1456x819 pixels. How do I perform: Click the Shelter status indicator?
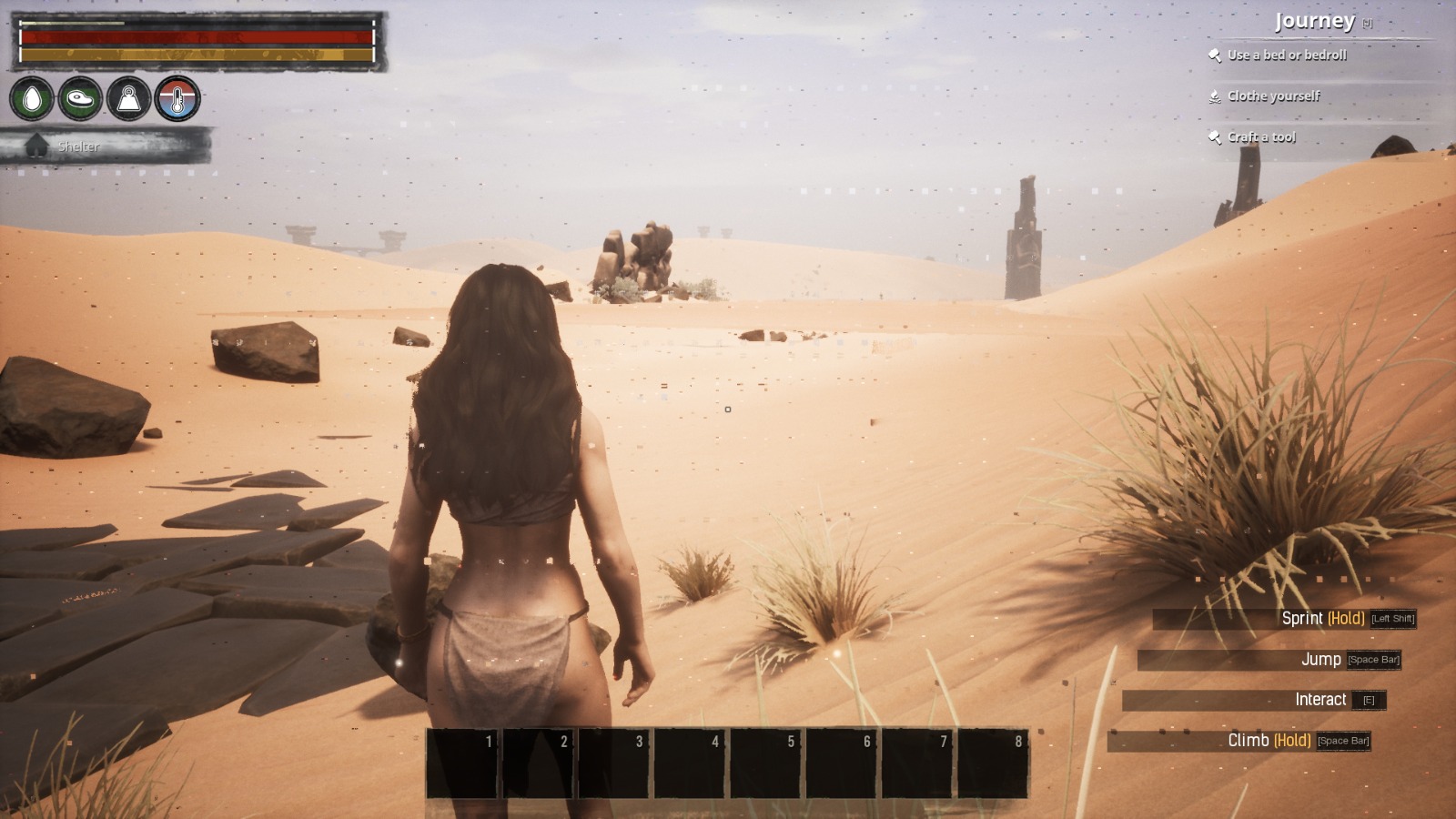(77, 147)
